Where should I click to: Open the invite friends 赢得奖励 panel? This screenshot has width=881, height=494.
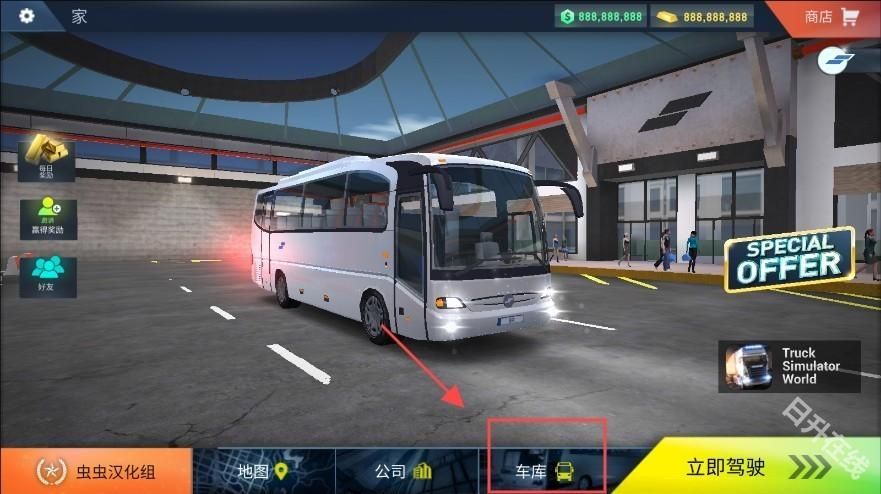tap(46, 216)
